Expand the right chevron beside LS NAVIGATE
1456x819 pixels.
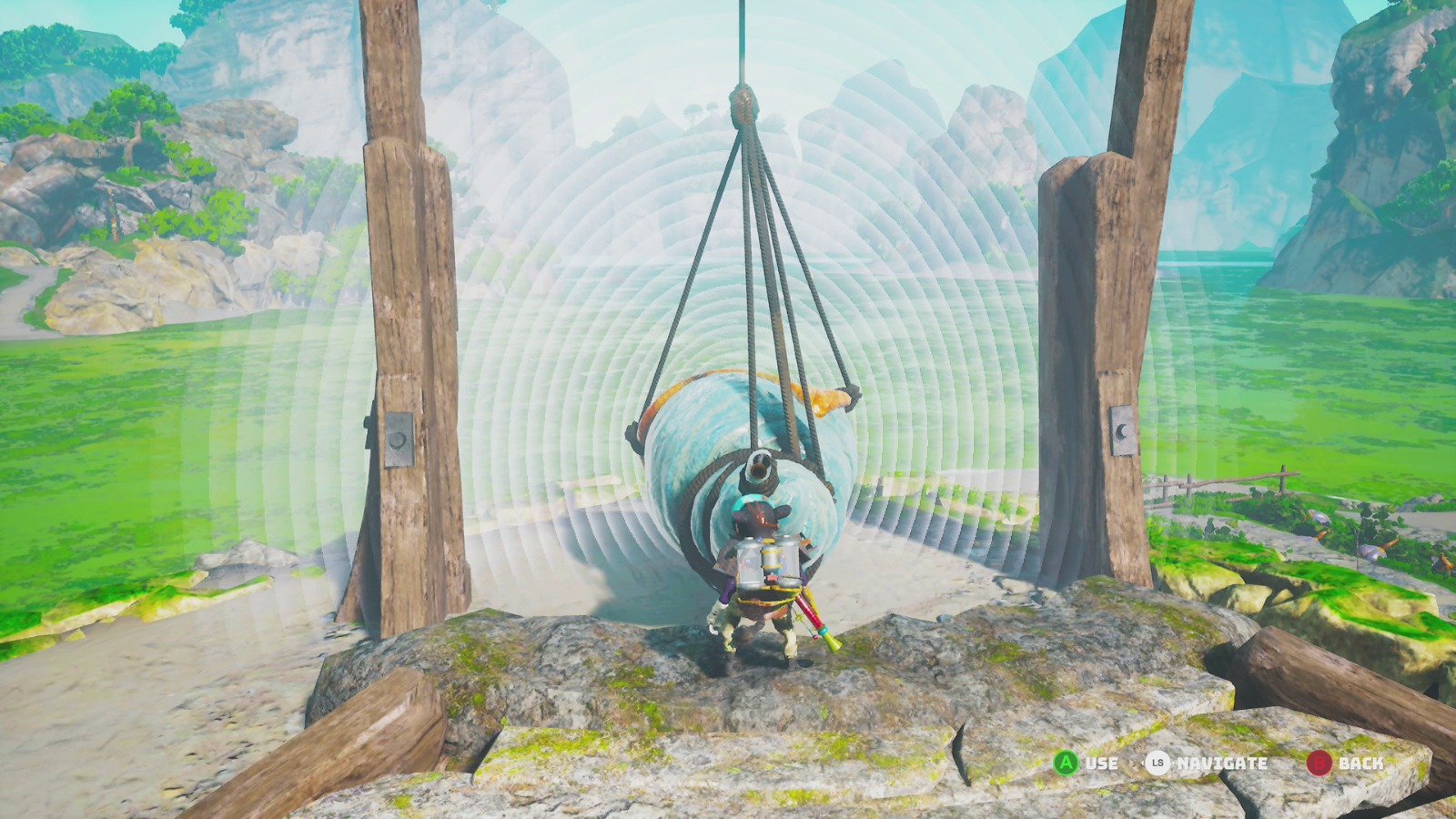1176,764
